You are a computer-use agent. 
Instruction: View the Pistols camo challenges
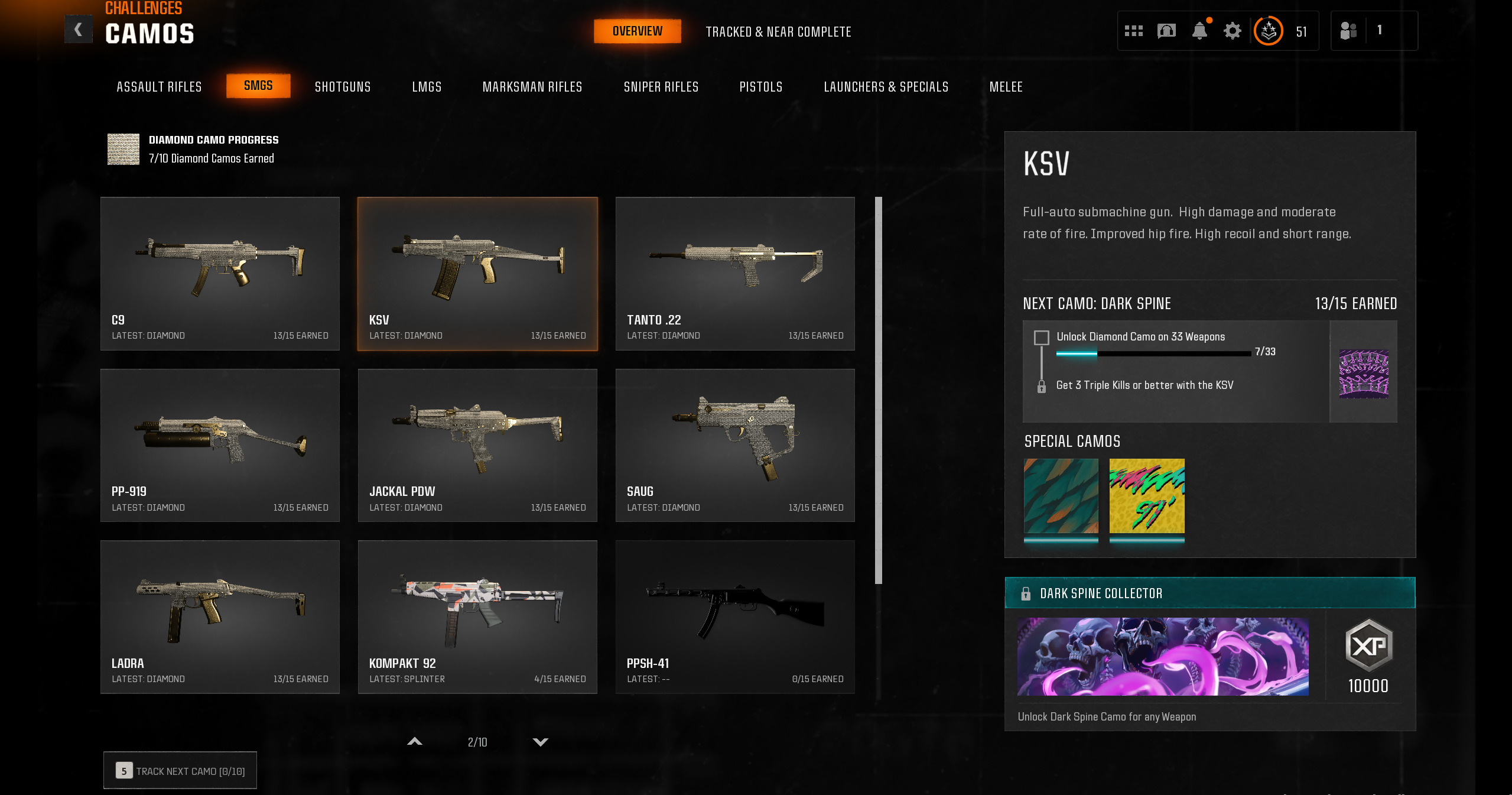(x=760, y=87)
